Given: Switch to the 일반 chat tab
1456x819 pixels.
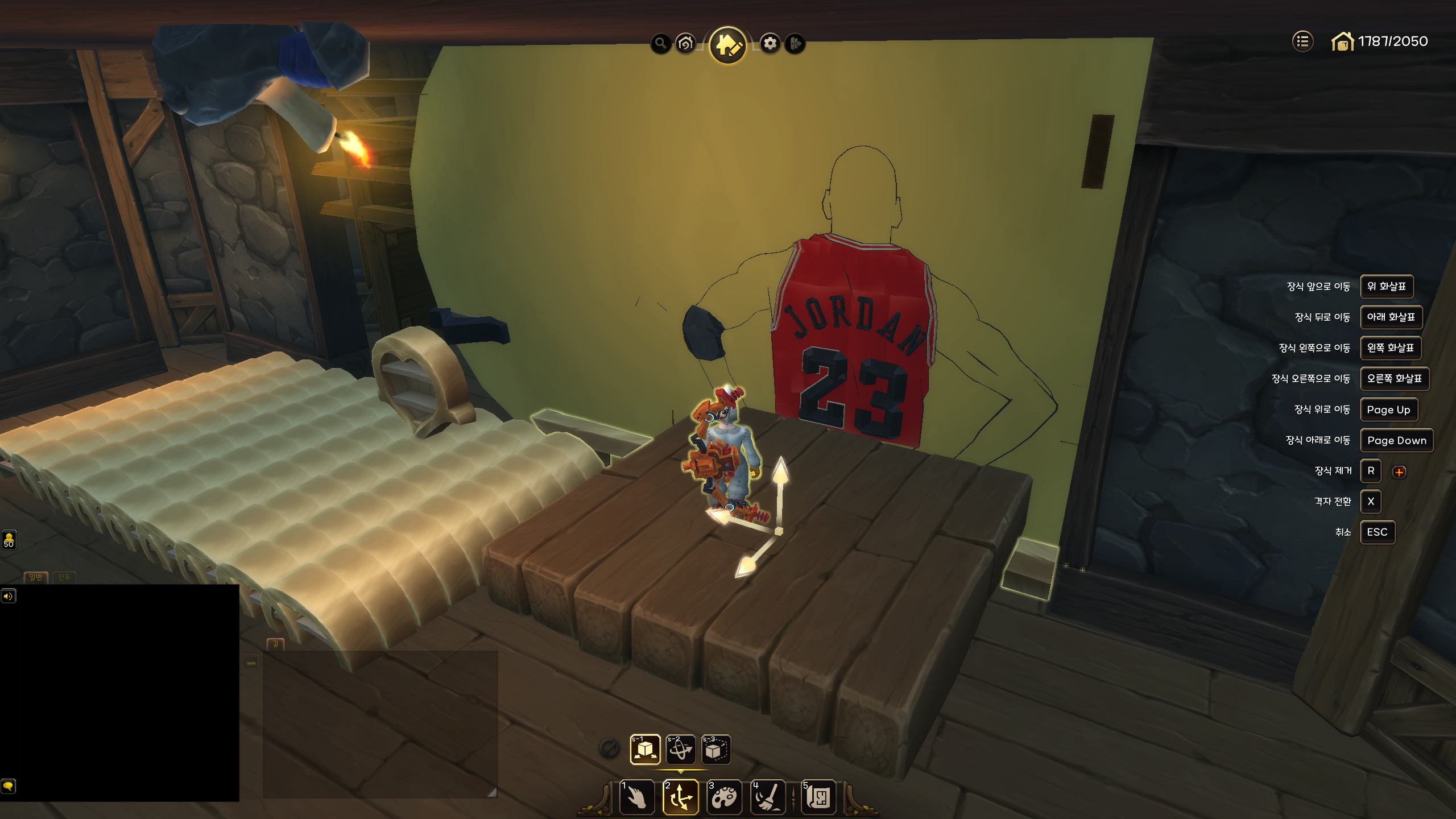Looking at the screenshot, I should [36, 577].
